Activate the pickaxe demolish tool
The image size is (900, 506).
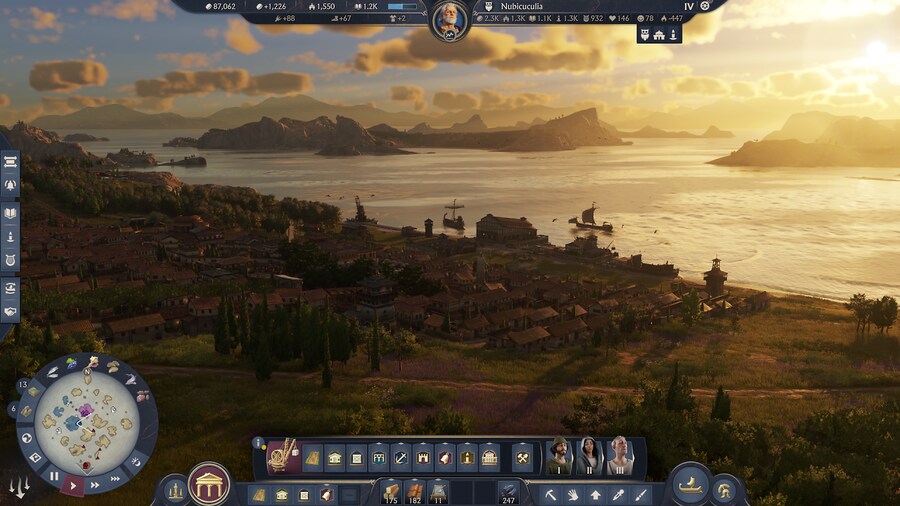pos(550,494)
